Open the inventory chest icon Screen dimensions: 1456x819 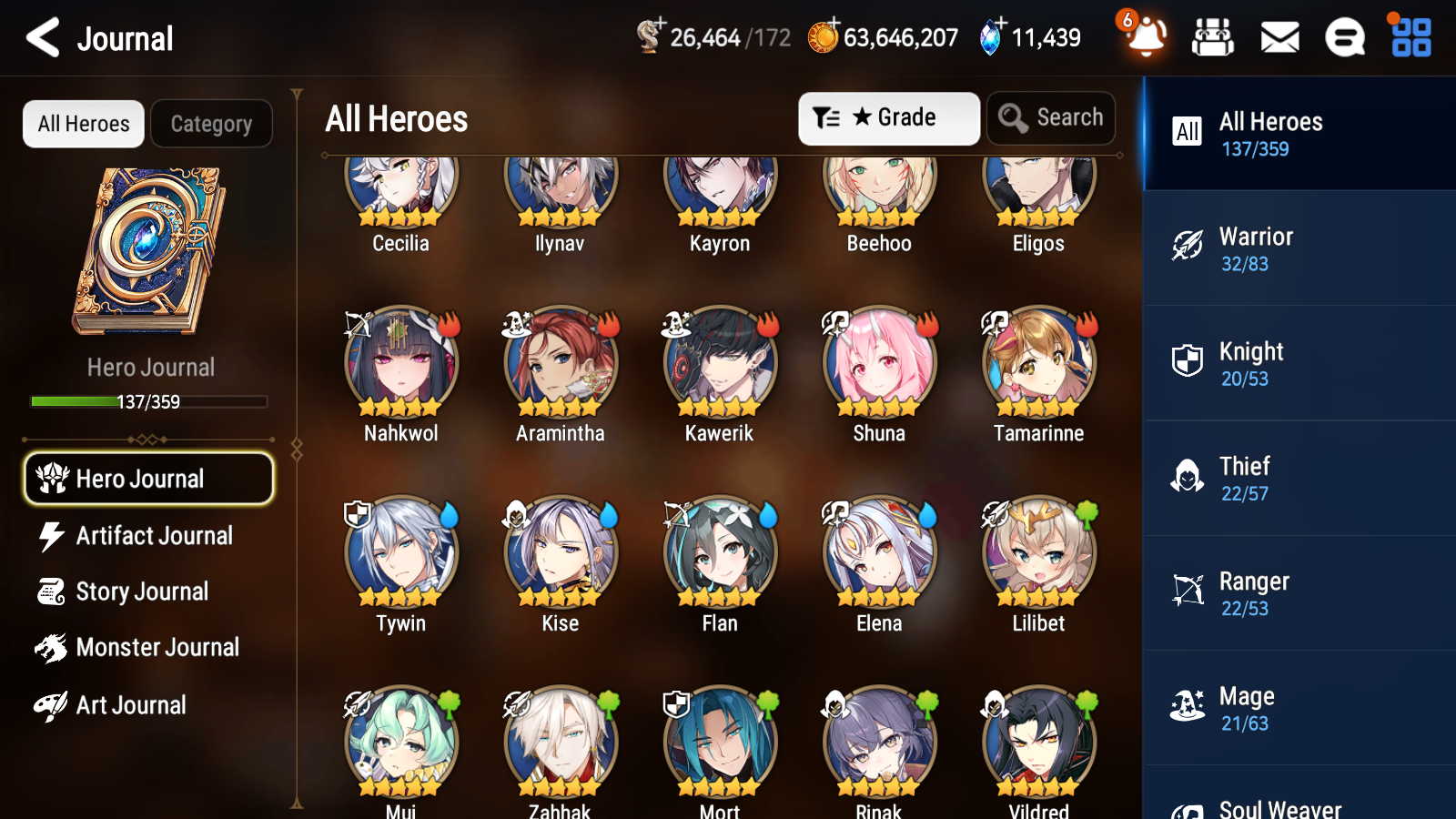point(1213,38)
